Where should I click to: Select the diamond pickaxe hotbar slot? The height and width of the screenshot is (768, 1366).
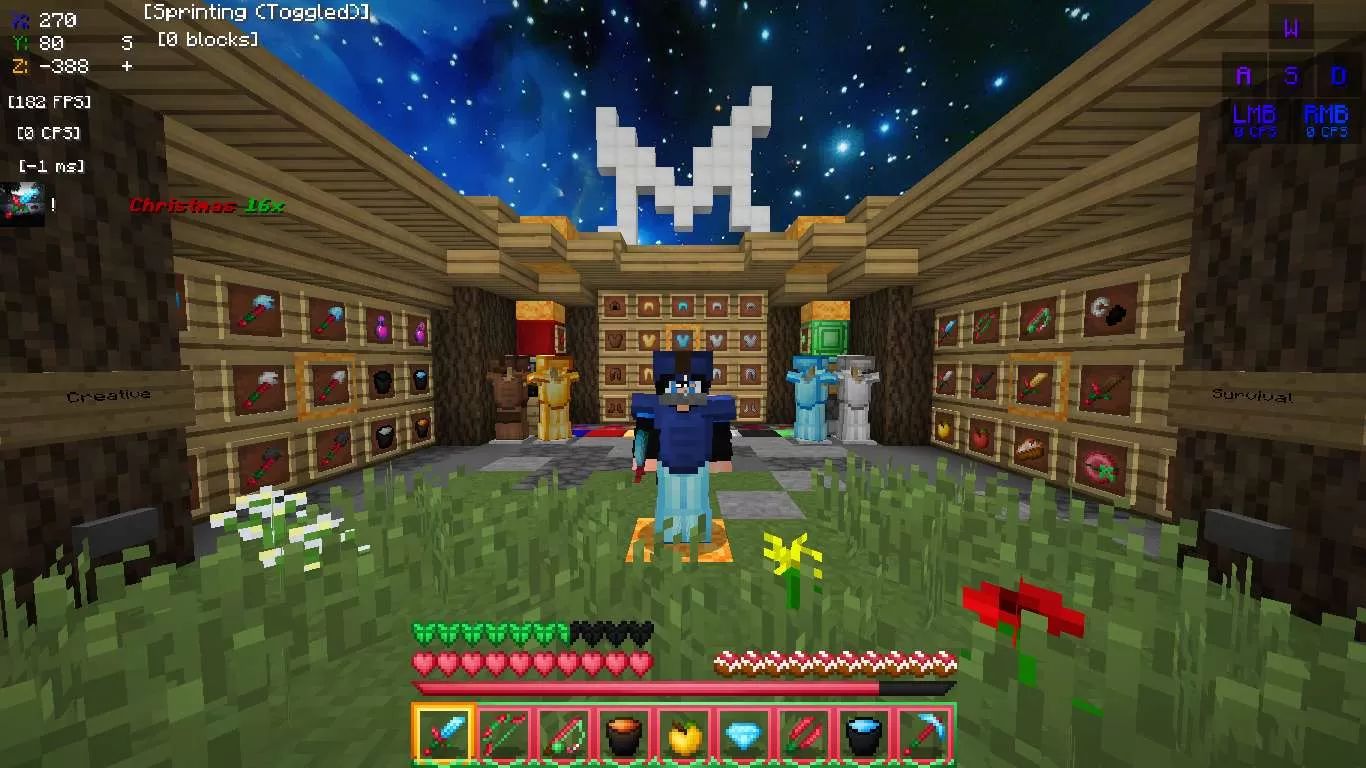924,736
